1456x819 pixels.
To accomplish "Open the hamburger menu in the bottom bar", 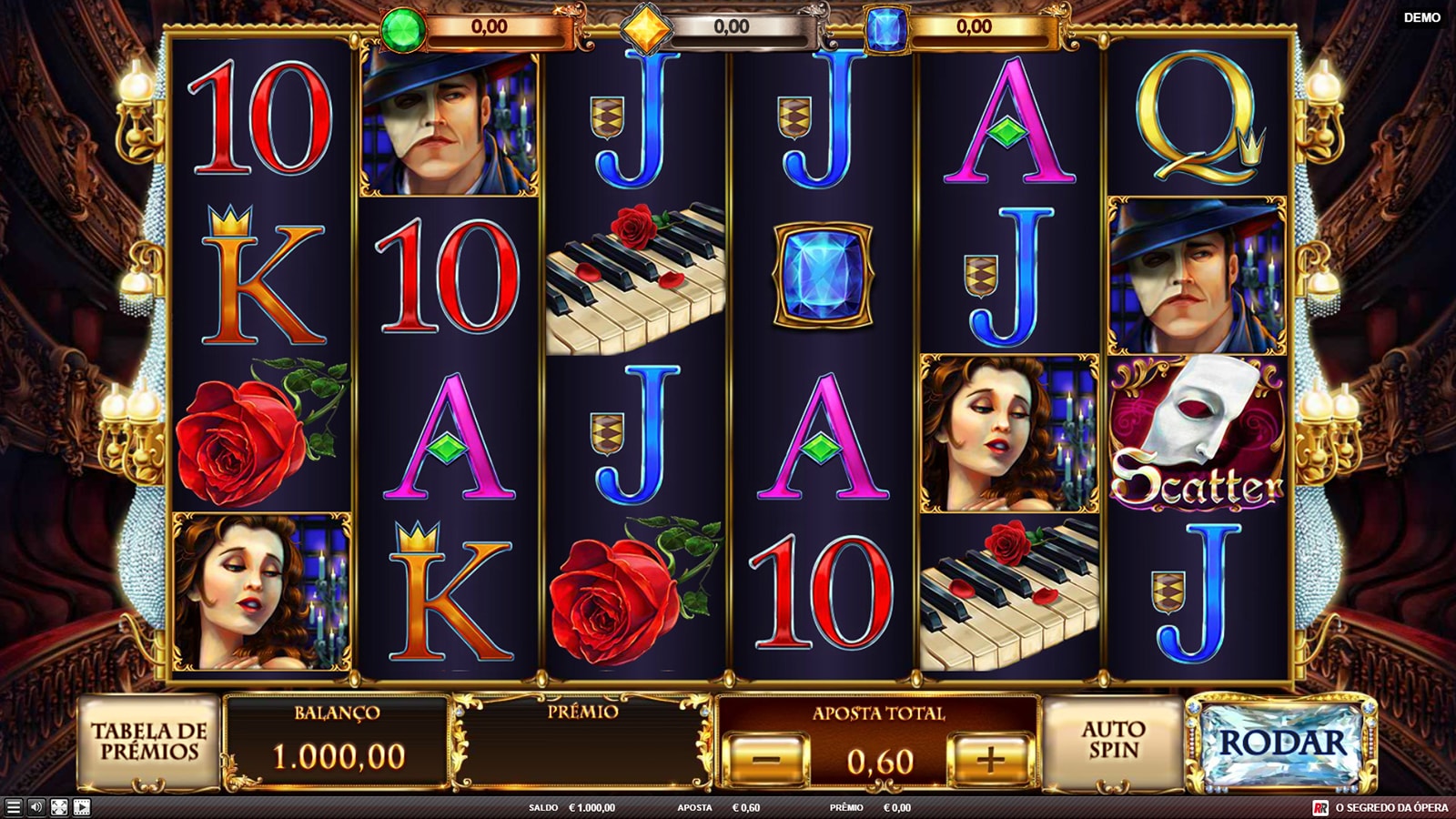I will coord(13,807).
